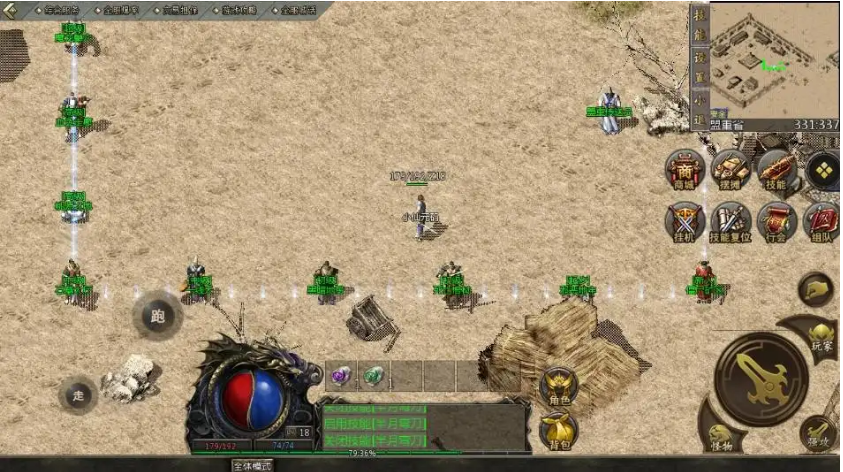Open the 摆摊 stall icon
Image resolution: width=843 pixels, height=472 pixels.
click(731, 170)
